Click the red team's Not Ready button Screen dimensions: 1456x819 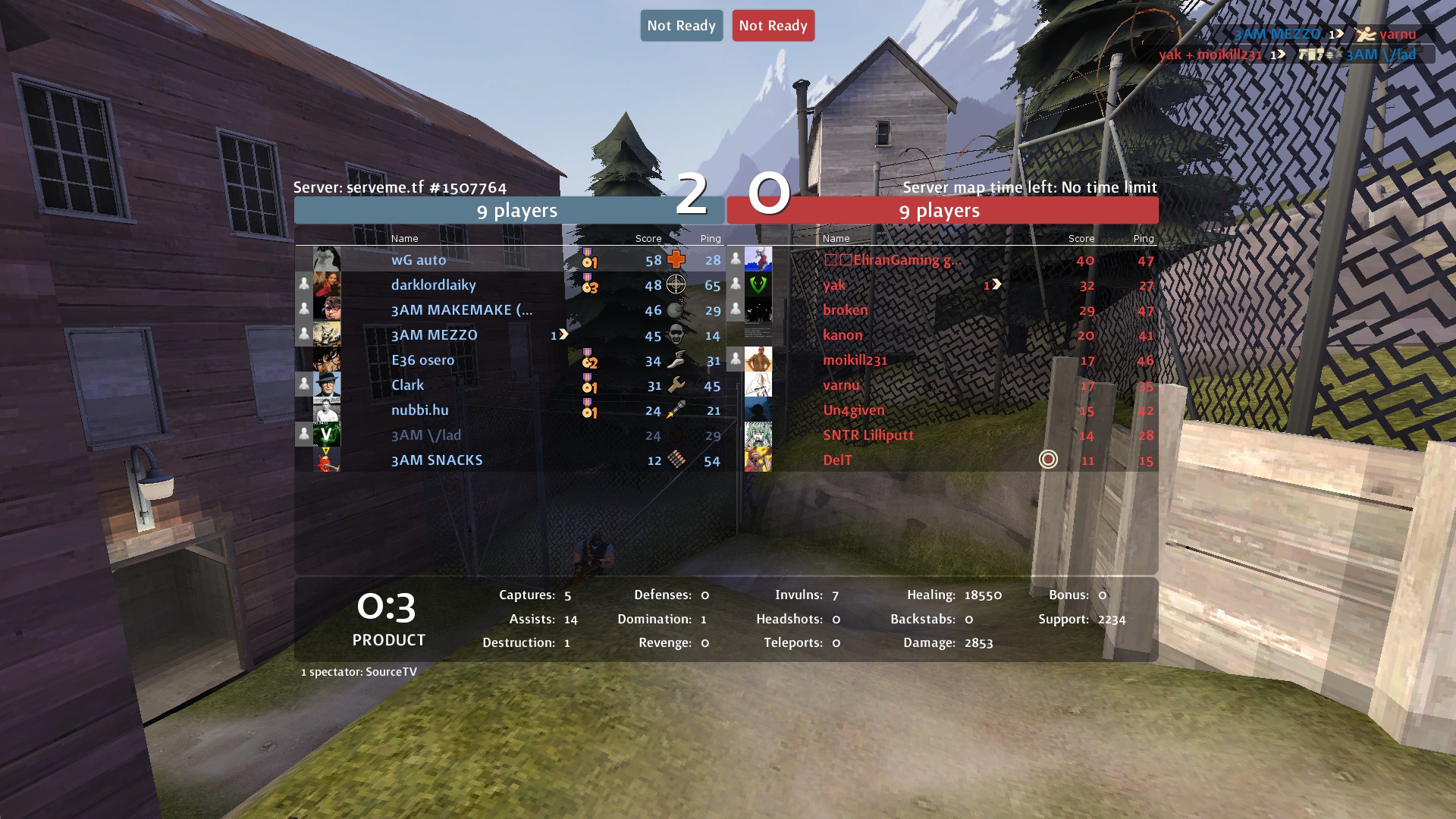coord(773,26)
